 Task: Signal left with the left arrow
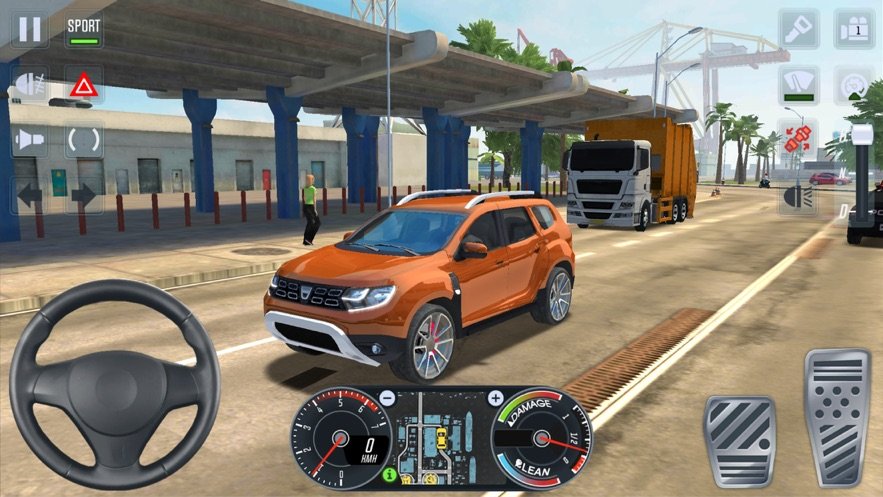coord(28,196)
